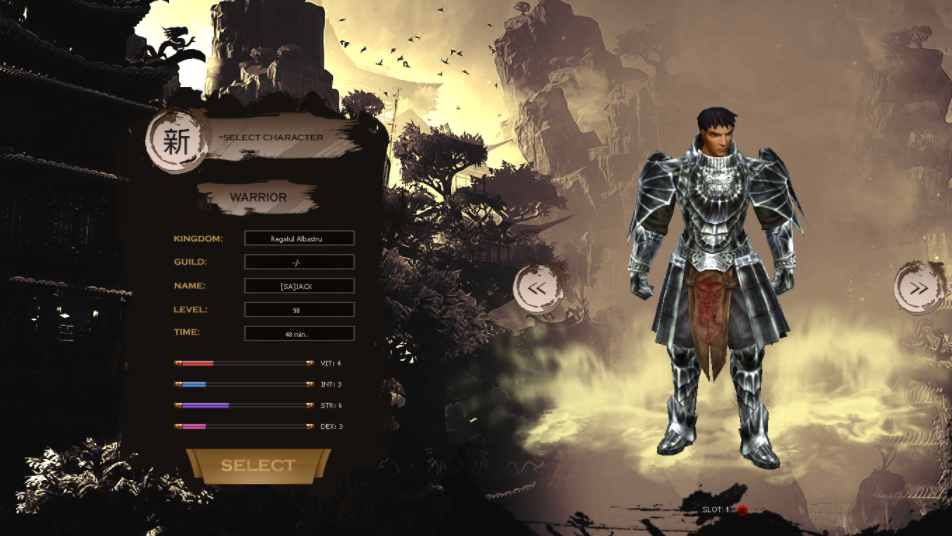Image resolution: width=952 pixels, height=536 pixels.
Task: Show the previous character with the left arrow
Action: click(537, 288)
